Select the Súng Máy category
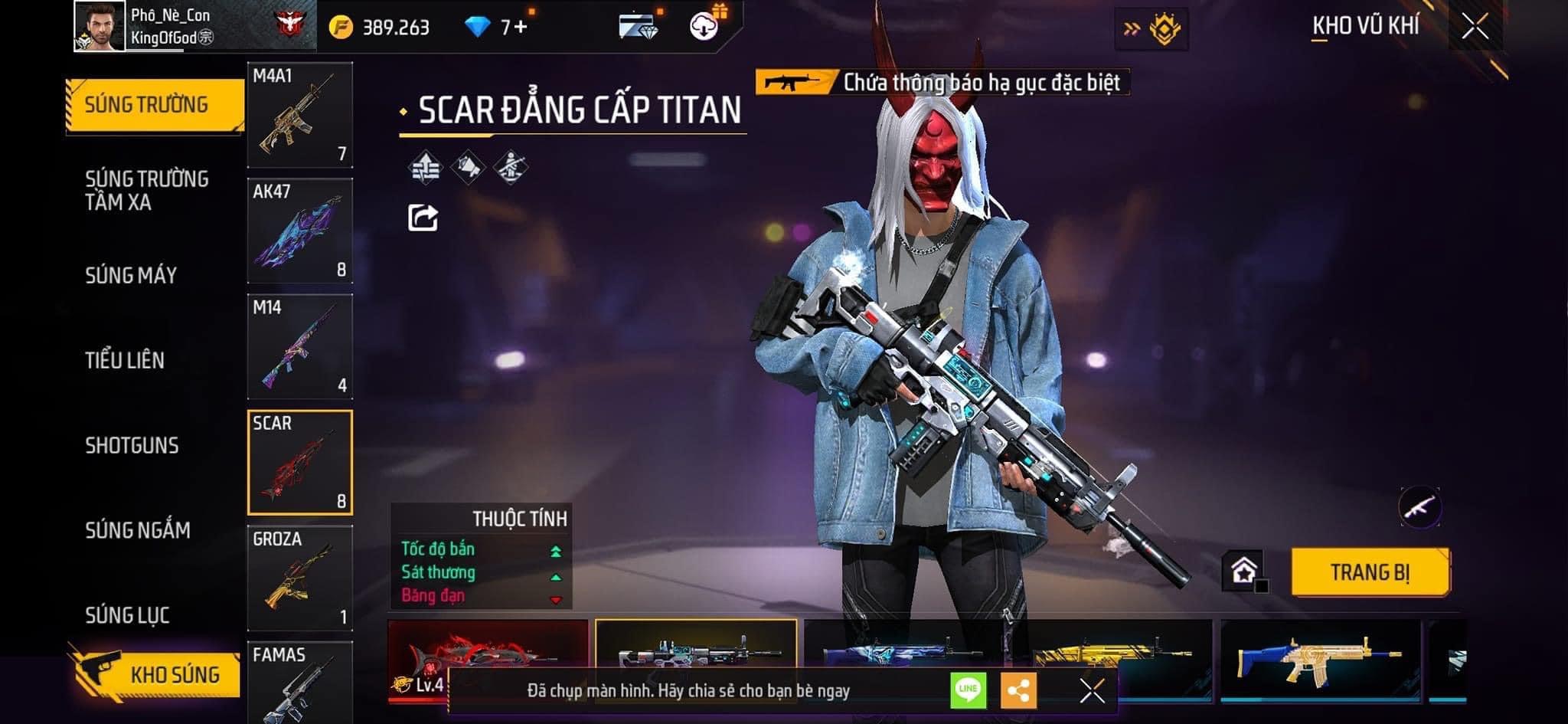Viewport: 1568px width, 724px height. [131, 276]
